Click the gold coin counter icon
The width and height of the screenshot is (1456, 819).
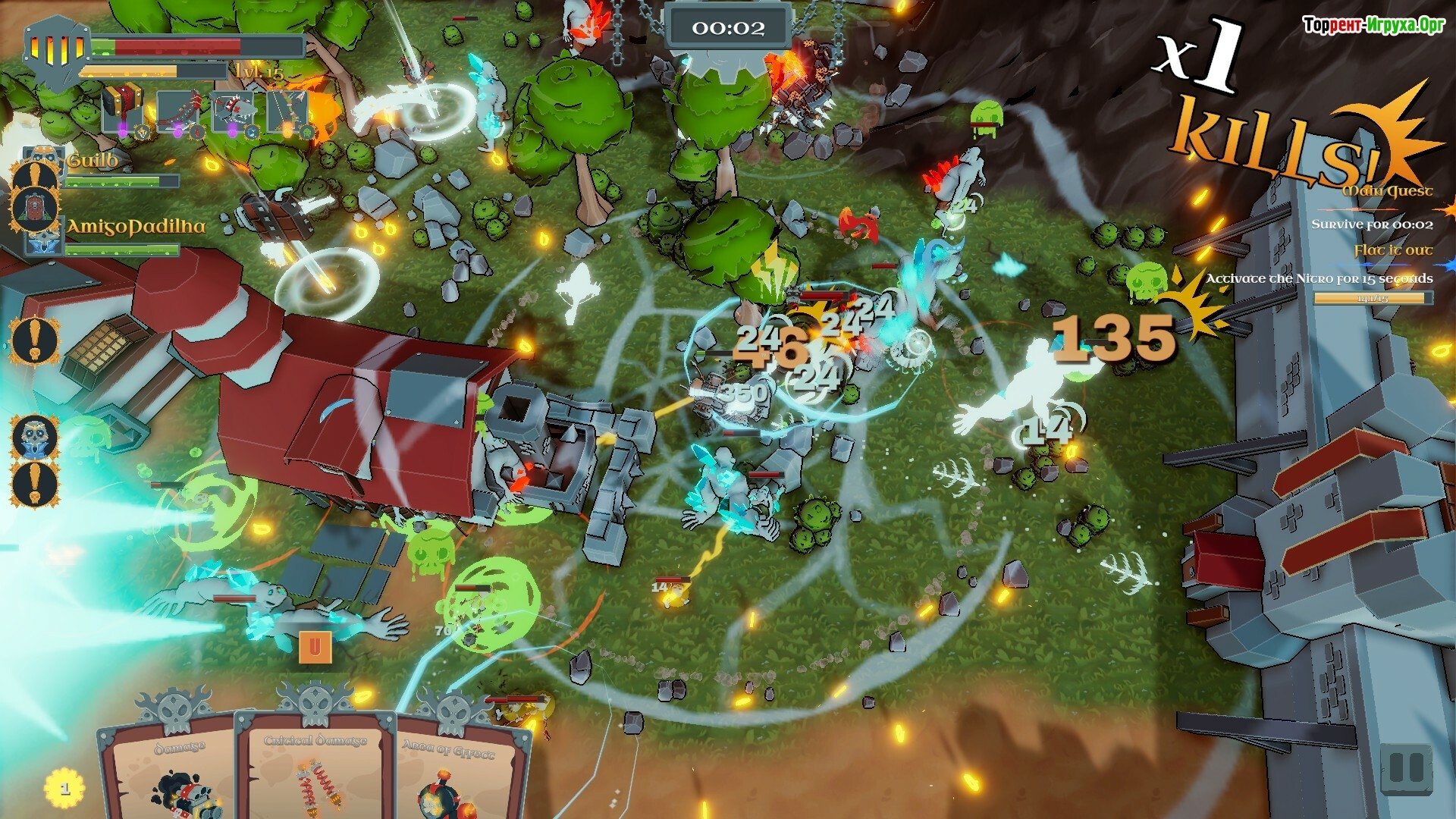click(x=64, y=789)
